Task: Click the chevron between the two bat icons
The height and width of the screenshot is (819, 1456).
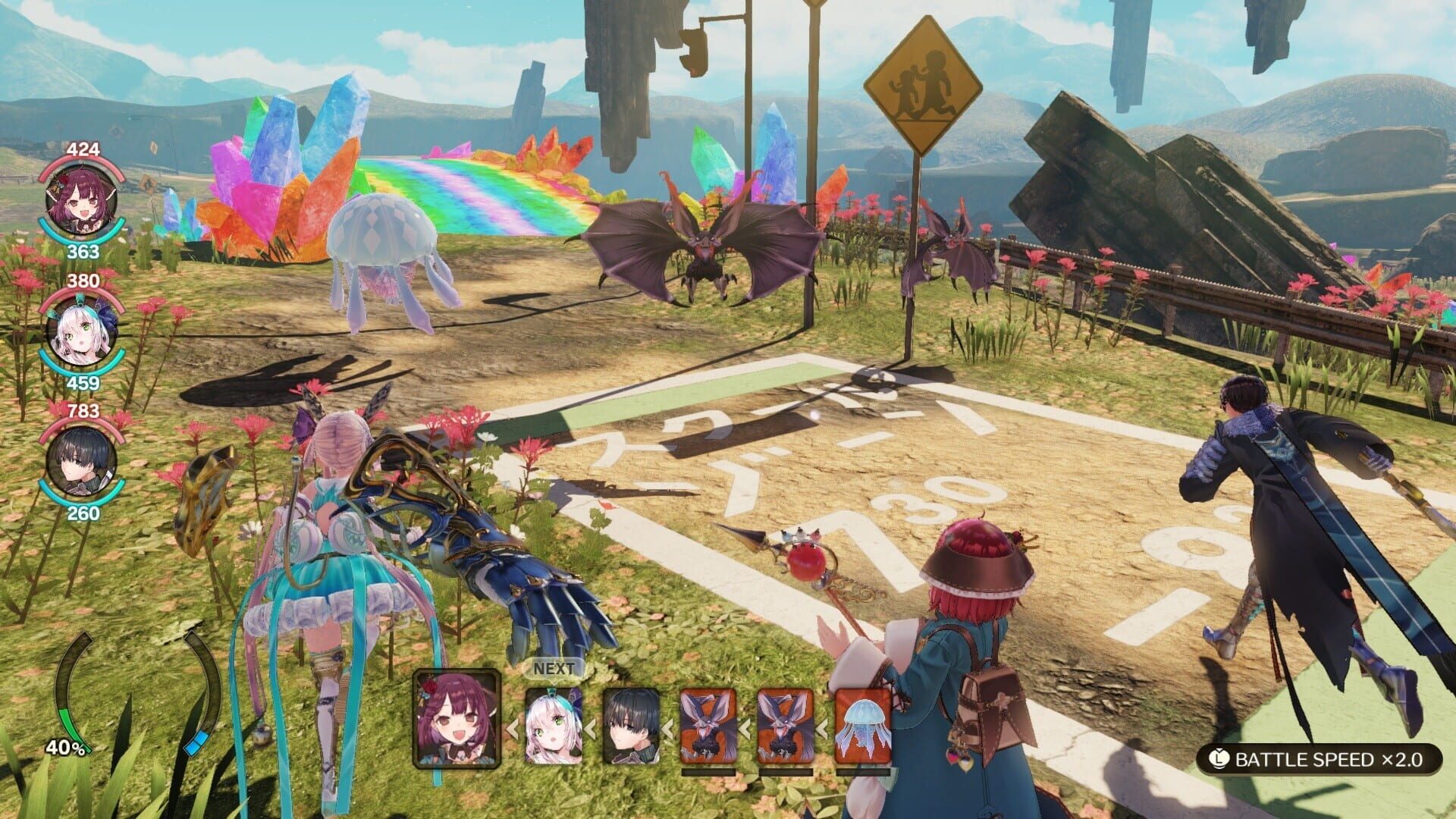Action: point(745,730)
